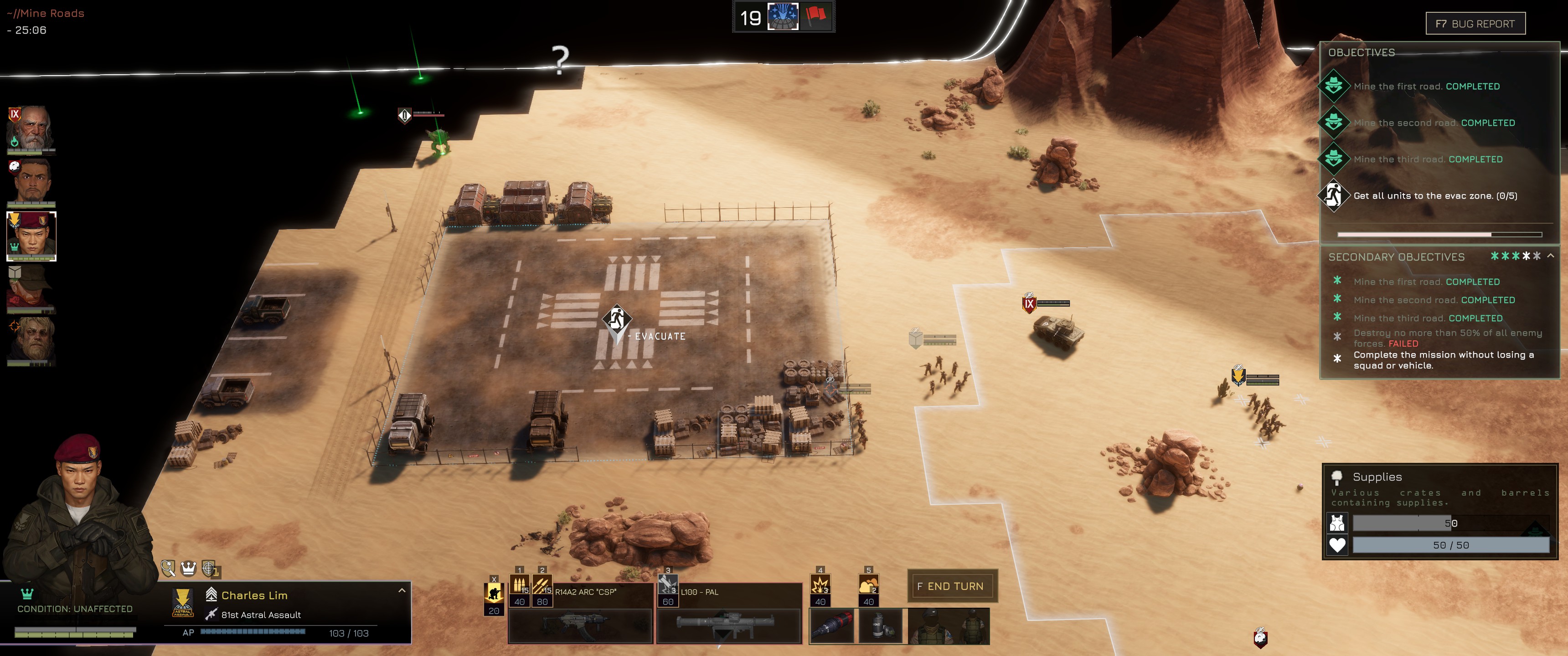The image size is (1568, 656).
Task: Select the L100-PAL launcher weapon panel
Action: pos(728,625)
